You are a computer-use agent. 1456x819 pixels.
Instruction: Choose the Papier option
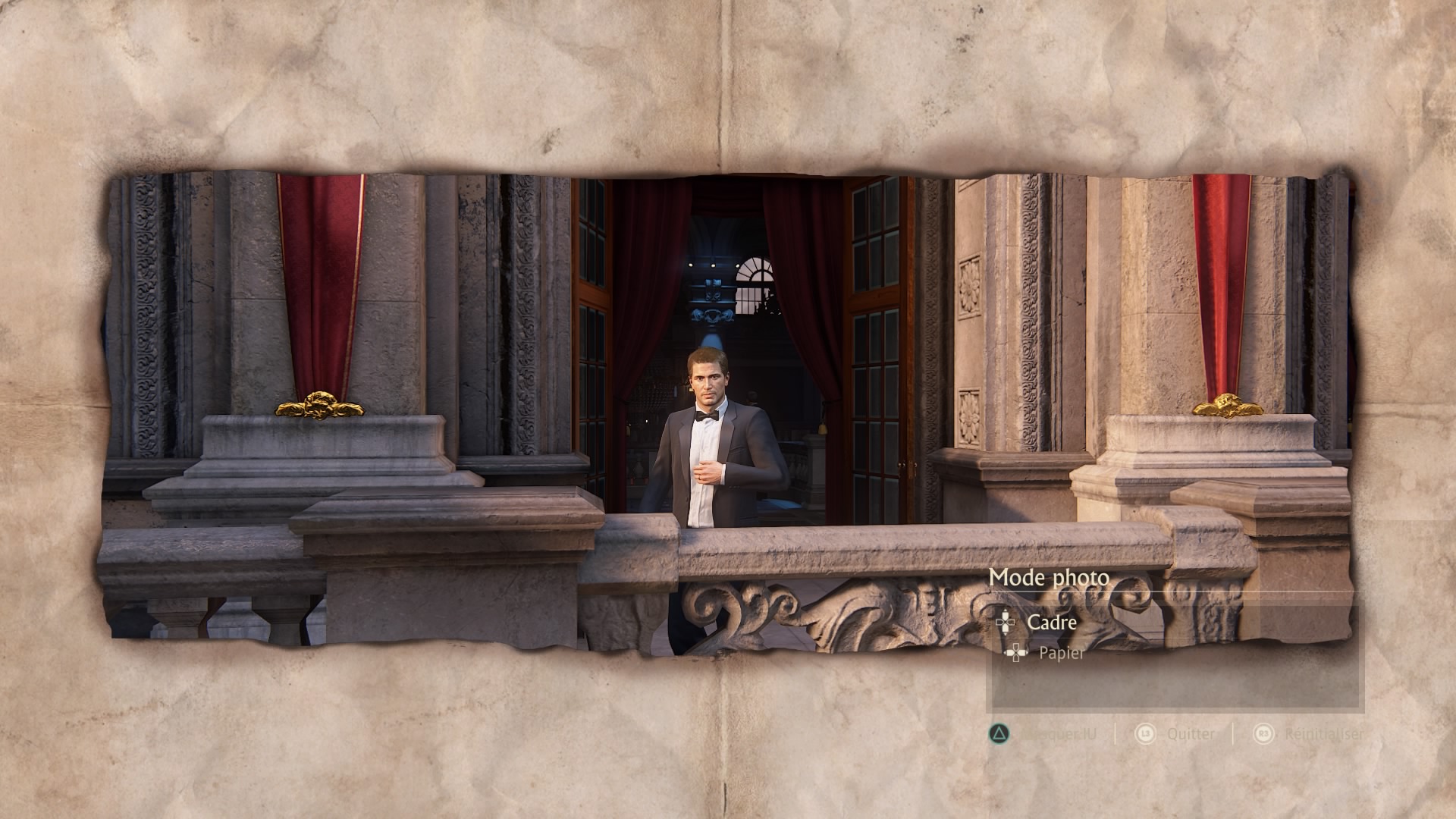(1061, 653)
